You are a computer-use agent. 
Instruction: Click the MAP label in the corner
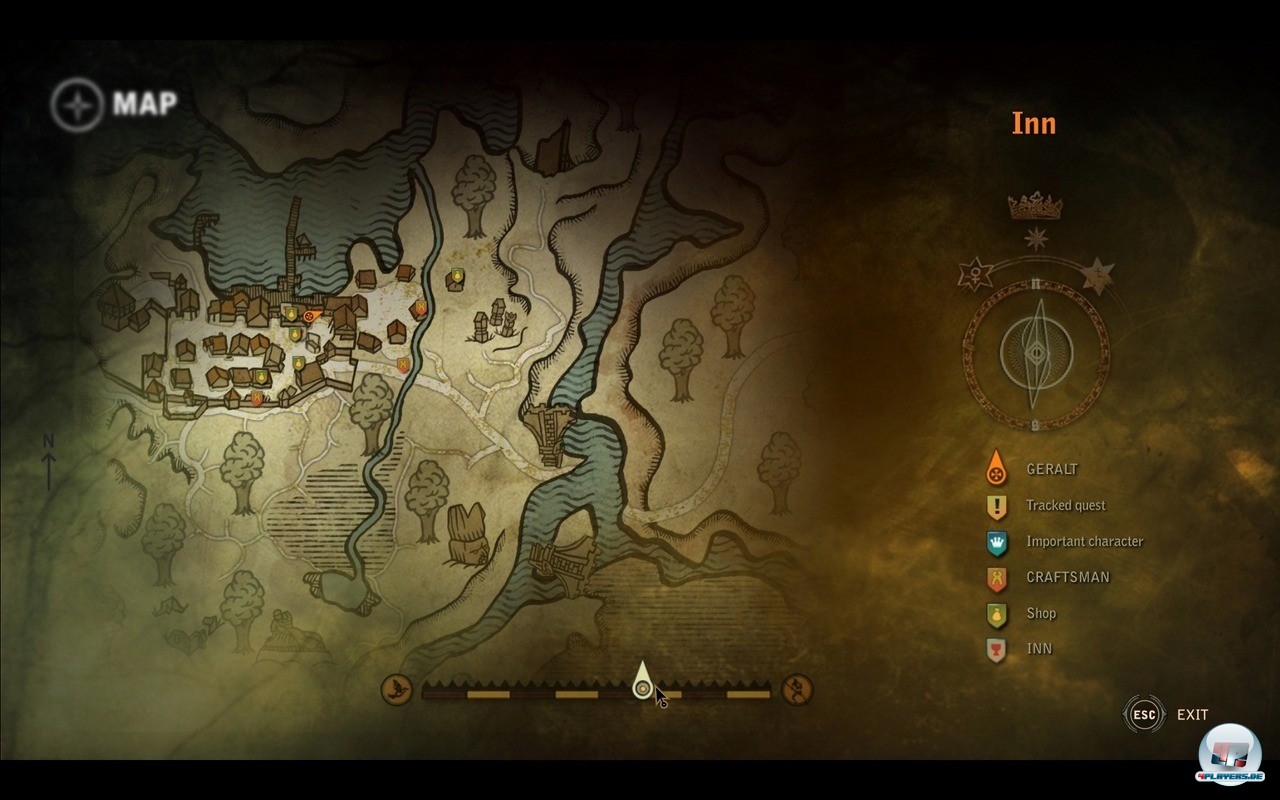(x=146, y=102)
